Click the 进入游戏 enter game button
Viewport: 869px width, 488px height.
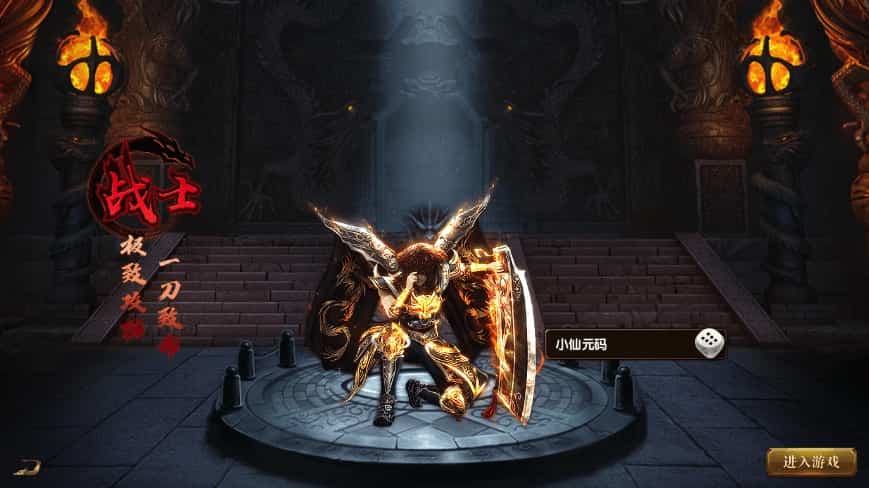click(811, 462)
